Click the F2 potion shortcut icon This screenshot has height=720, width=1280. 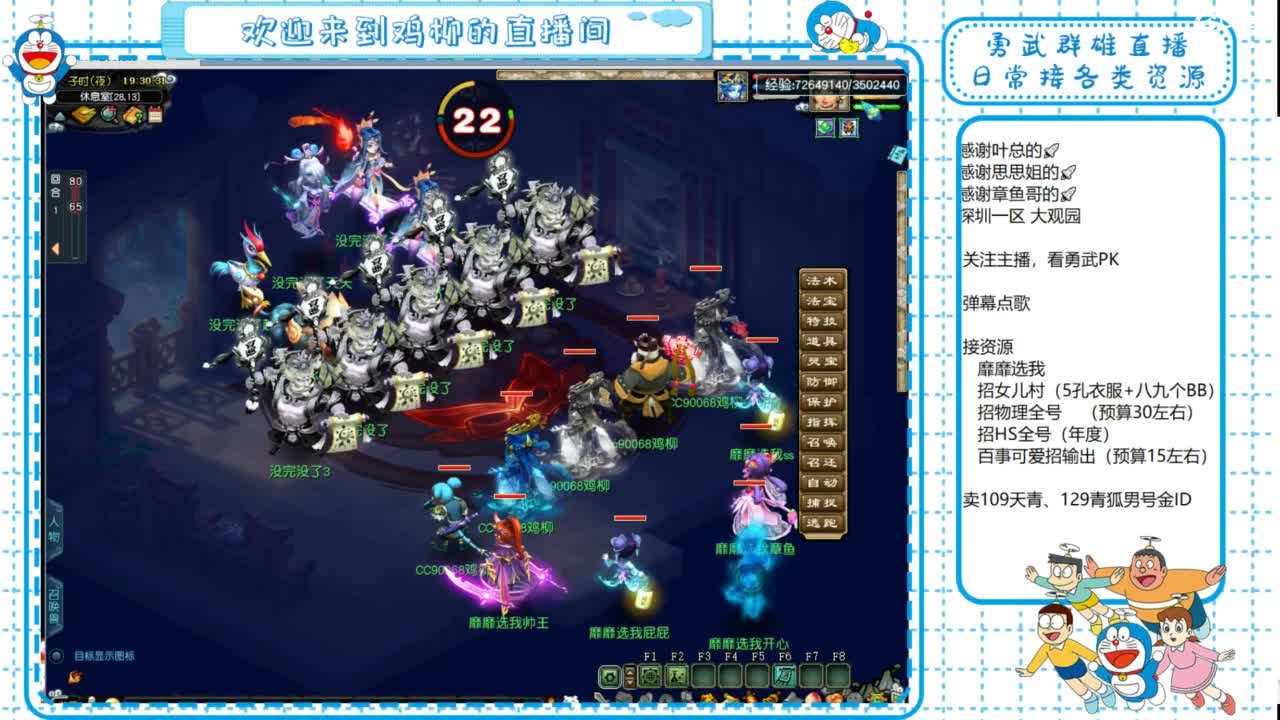tap(676, 677)
